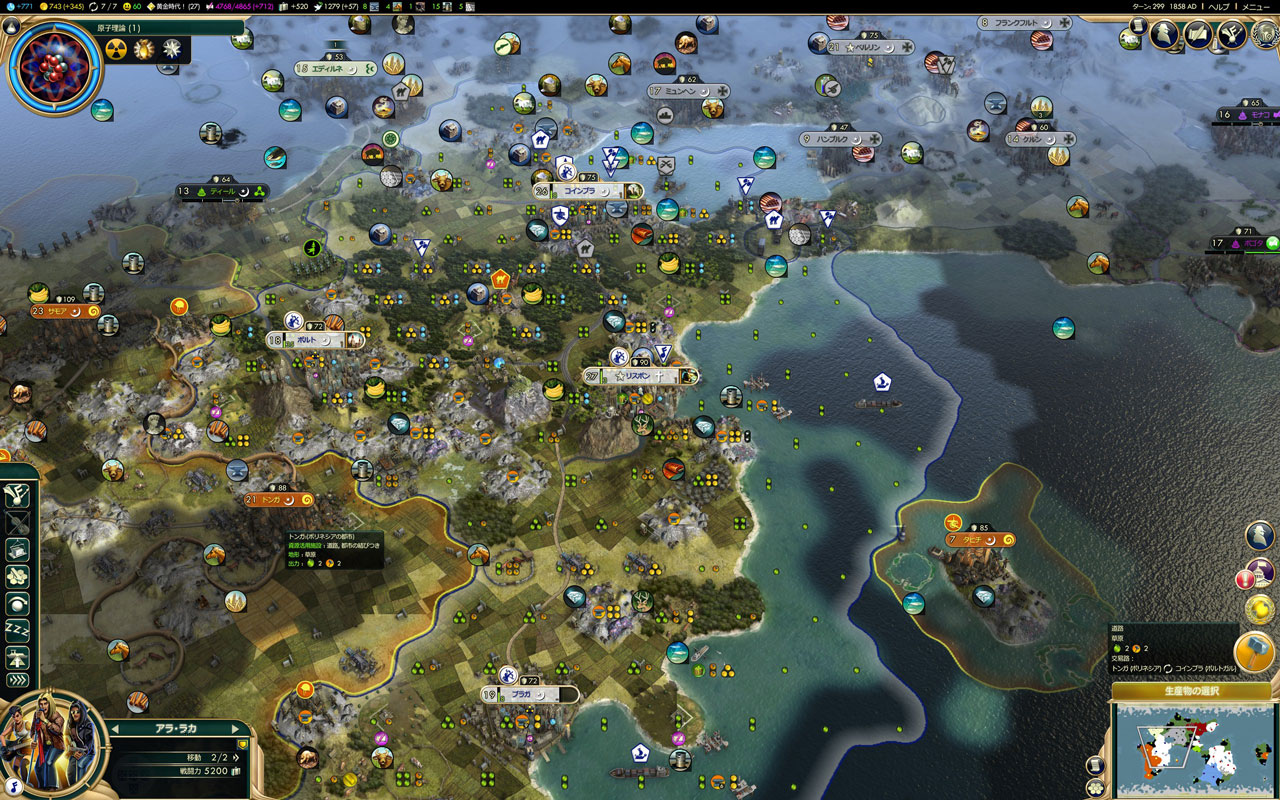Open the red exclamation capitol notification
Image resolution: width=1280 pixels, height=800 pixels.
(x=1246, y=578)
